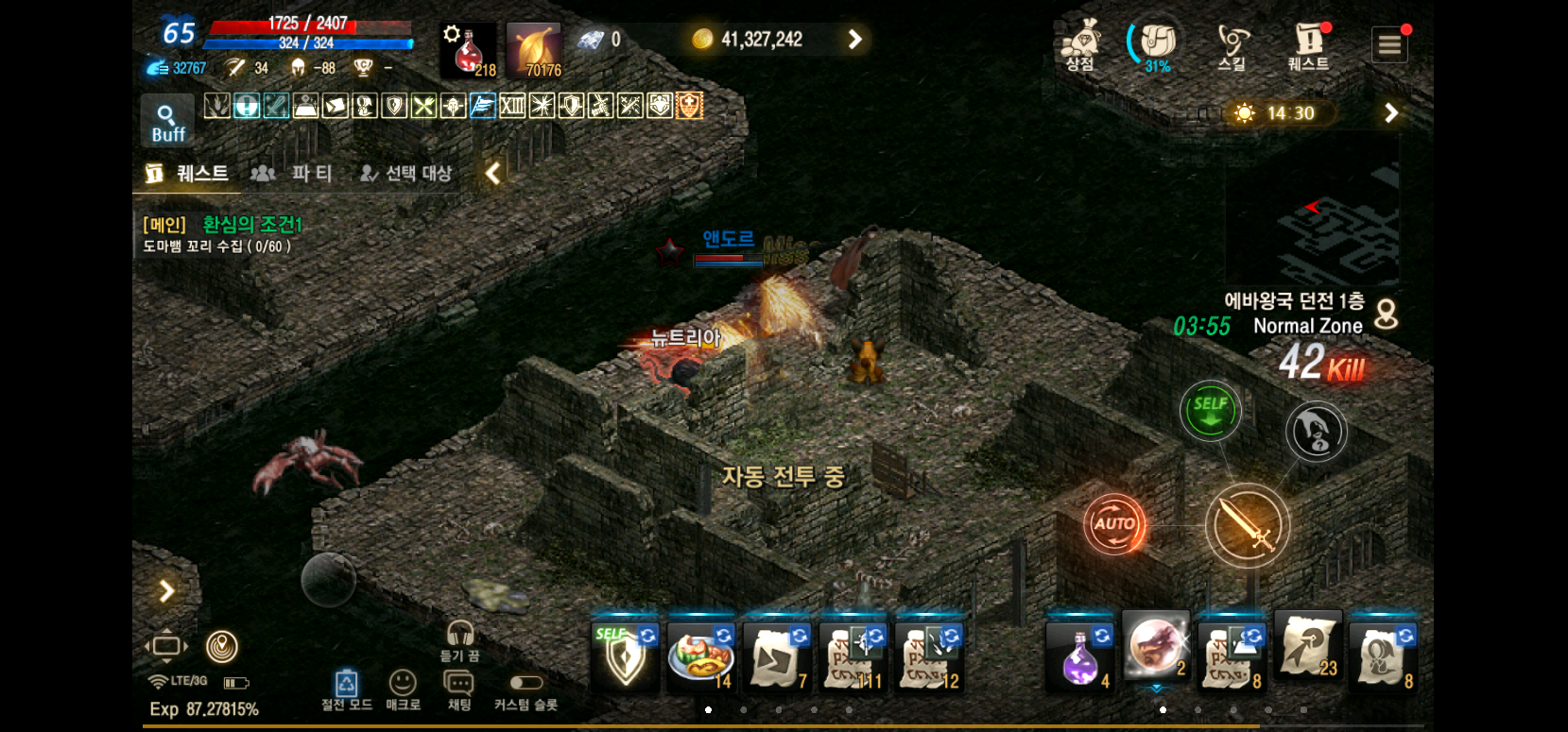Tap the sword attack button
Screen dimensions: 1568x732
coord(1247,525)
